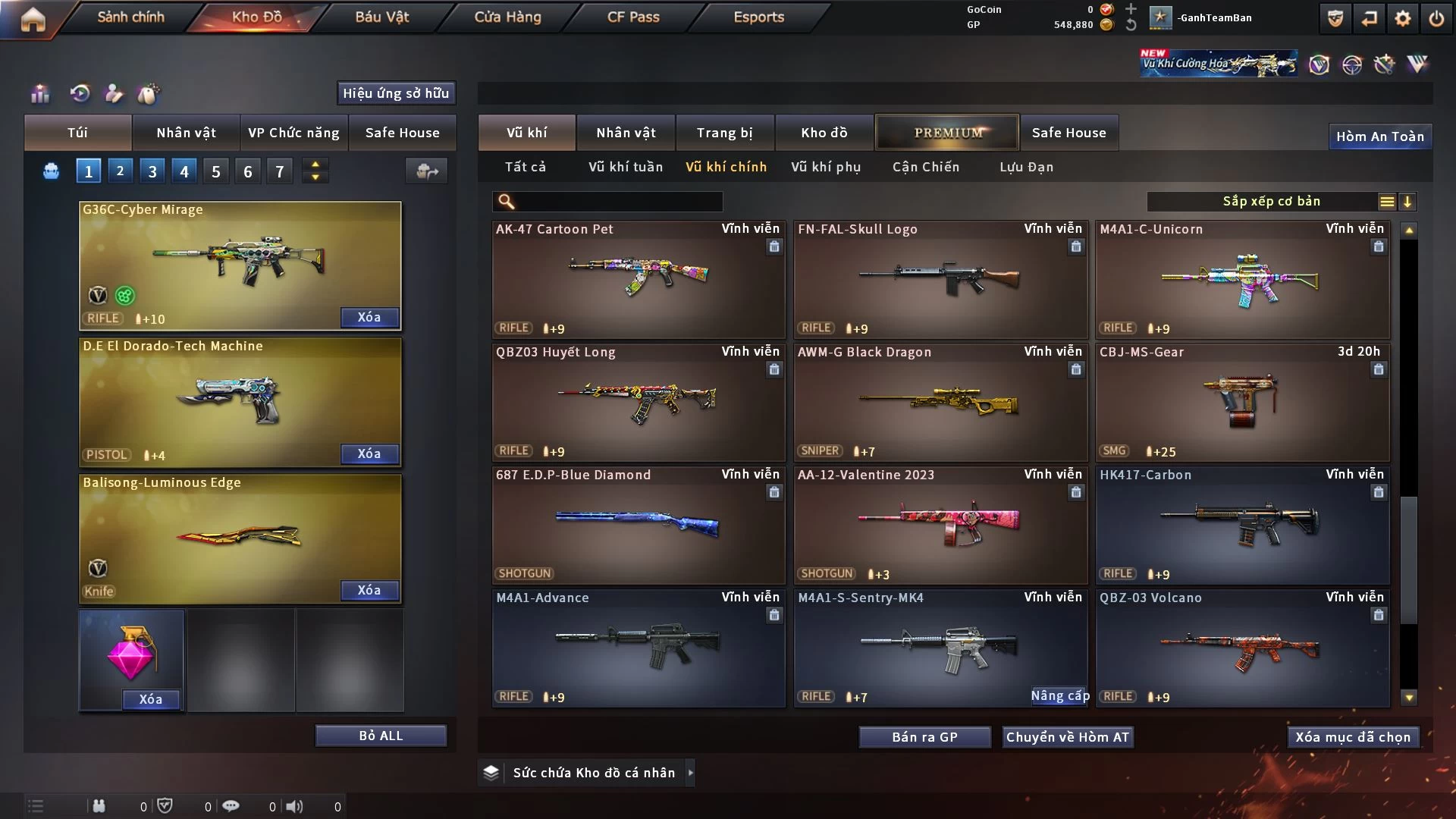Open the Hòm An Toàn safe box
Viewport: 1456px width, 819px height.
click(1379, 136)
